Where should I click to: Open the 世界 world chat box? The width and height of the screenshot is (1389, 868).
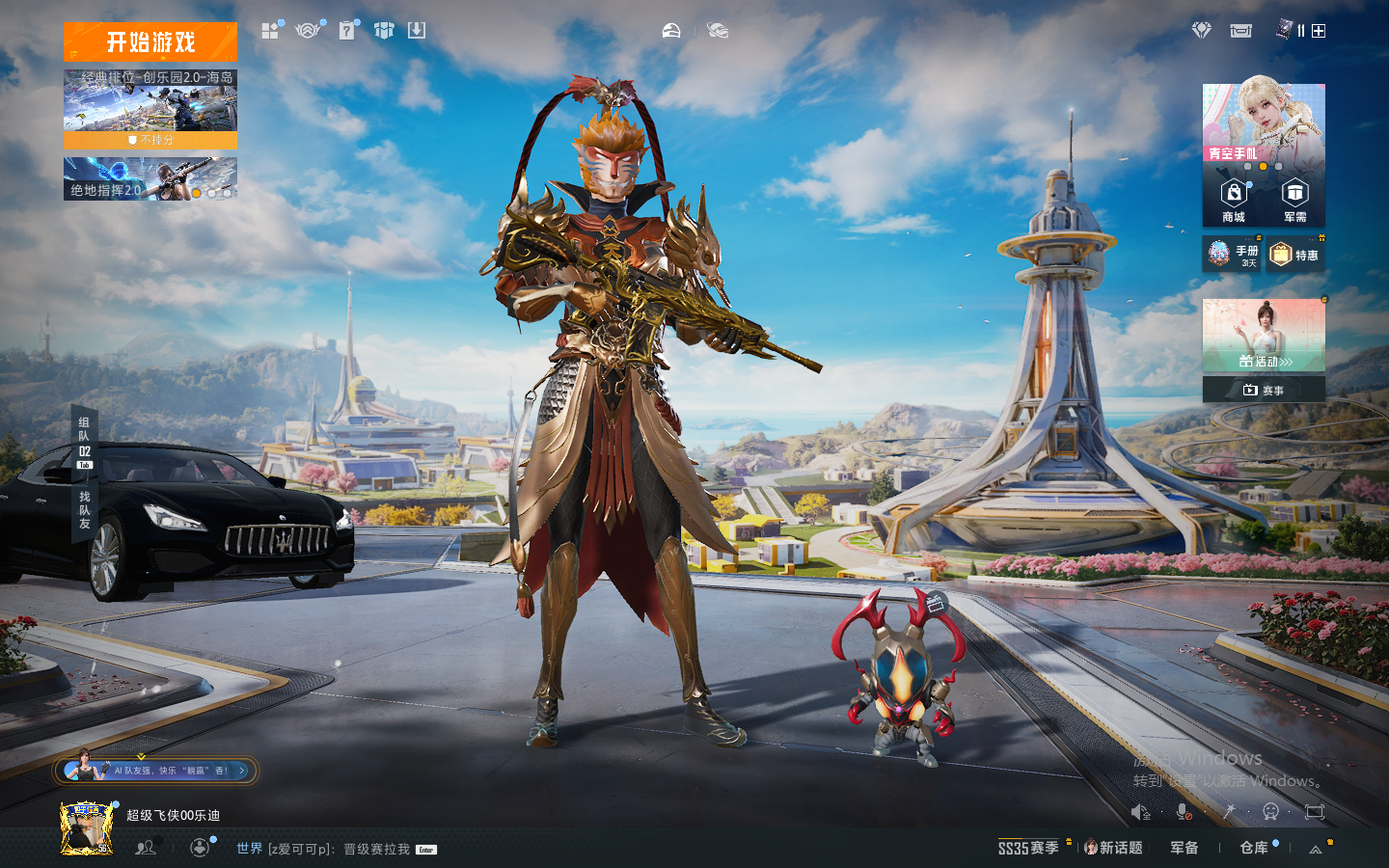click(x=328, y=849)
